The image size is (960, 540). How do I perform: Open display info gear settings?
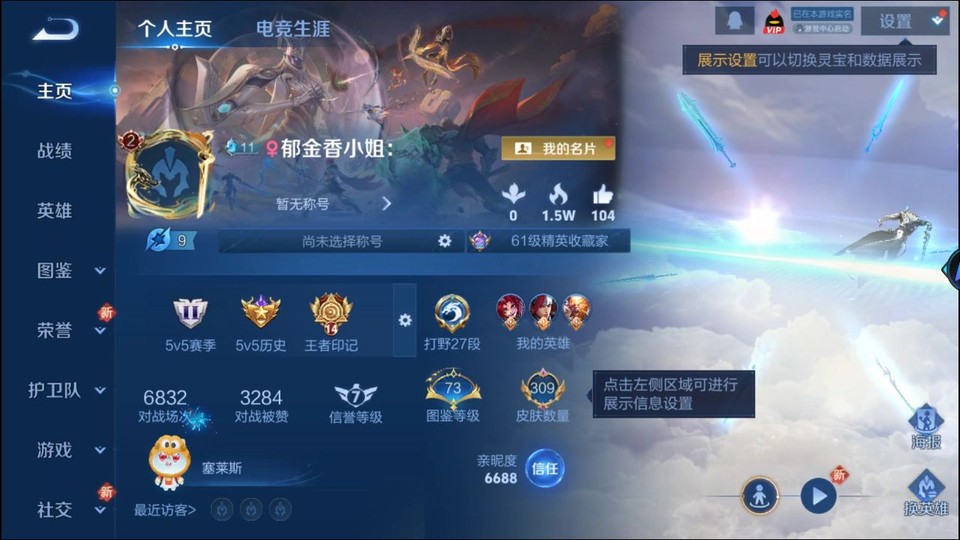tap(405, 320)
